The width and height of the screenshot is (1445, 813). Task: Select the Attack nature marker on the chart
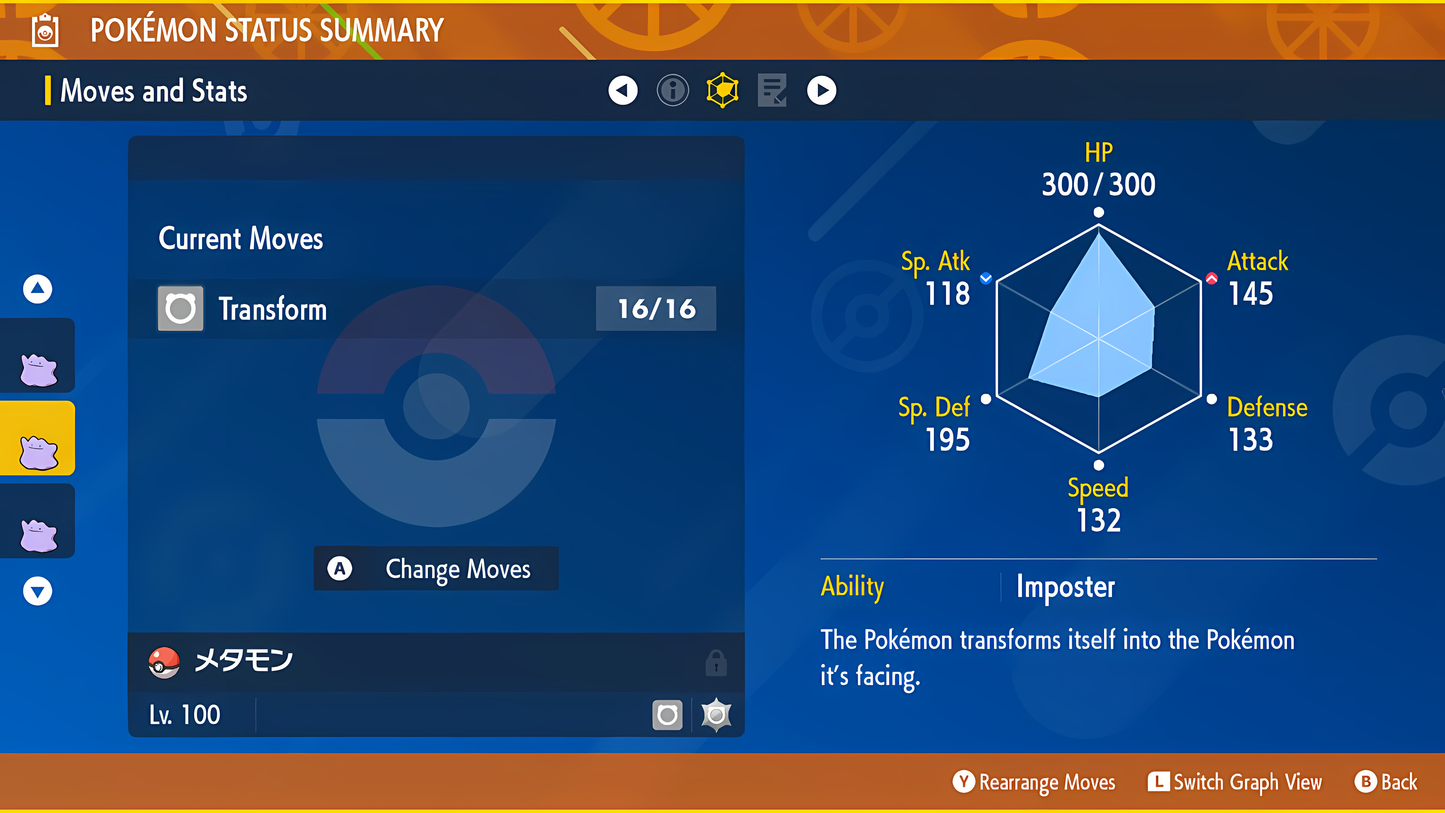1210,279
